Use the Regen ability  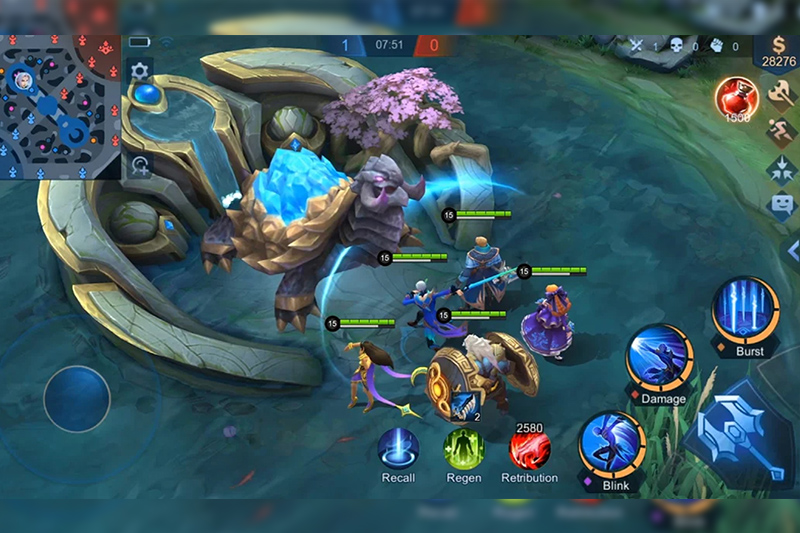(x=463, y=448)
